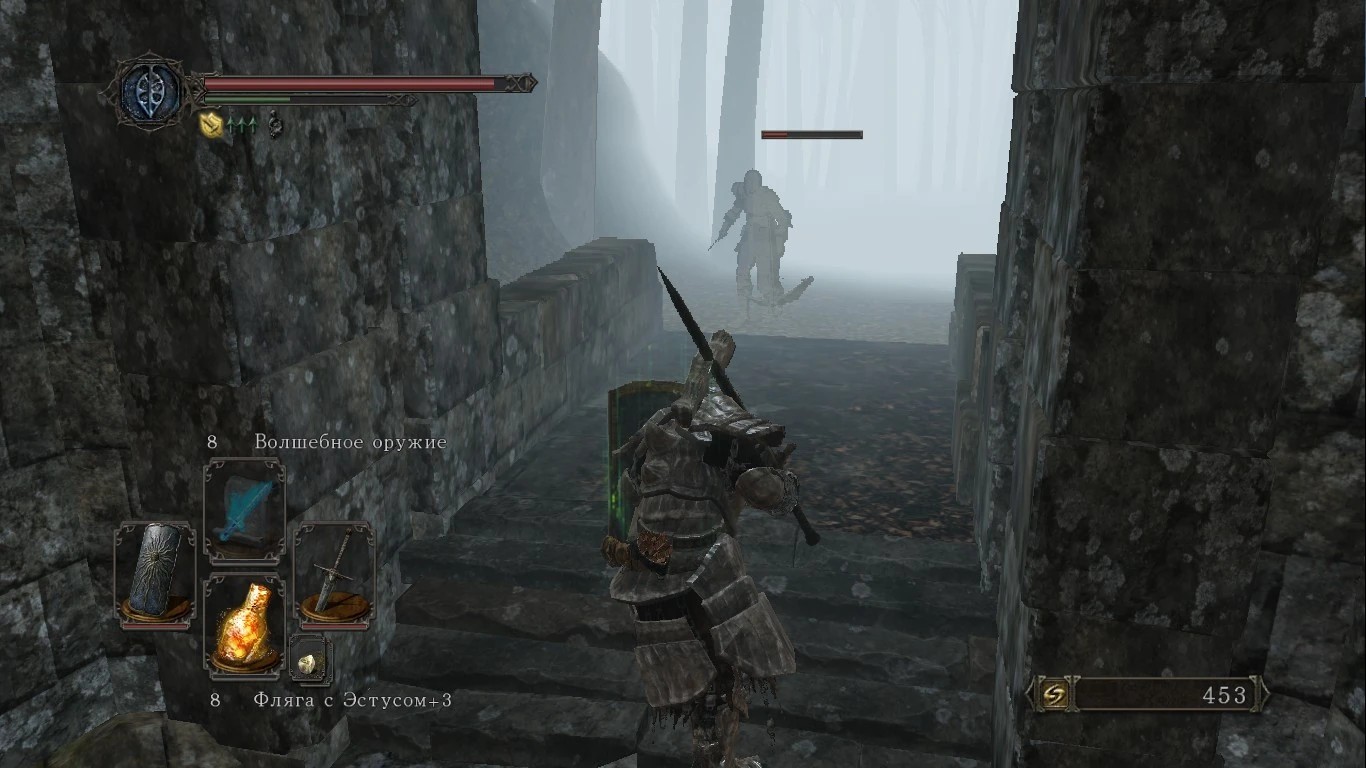Use the Estus Flask item slot
1366x768 pixels.
pyautogui.click(x=244, y=625)
